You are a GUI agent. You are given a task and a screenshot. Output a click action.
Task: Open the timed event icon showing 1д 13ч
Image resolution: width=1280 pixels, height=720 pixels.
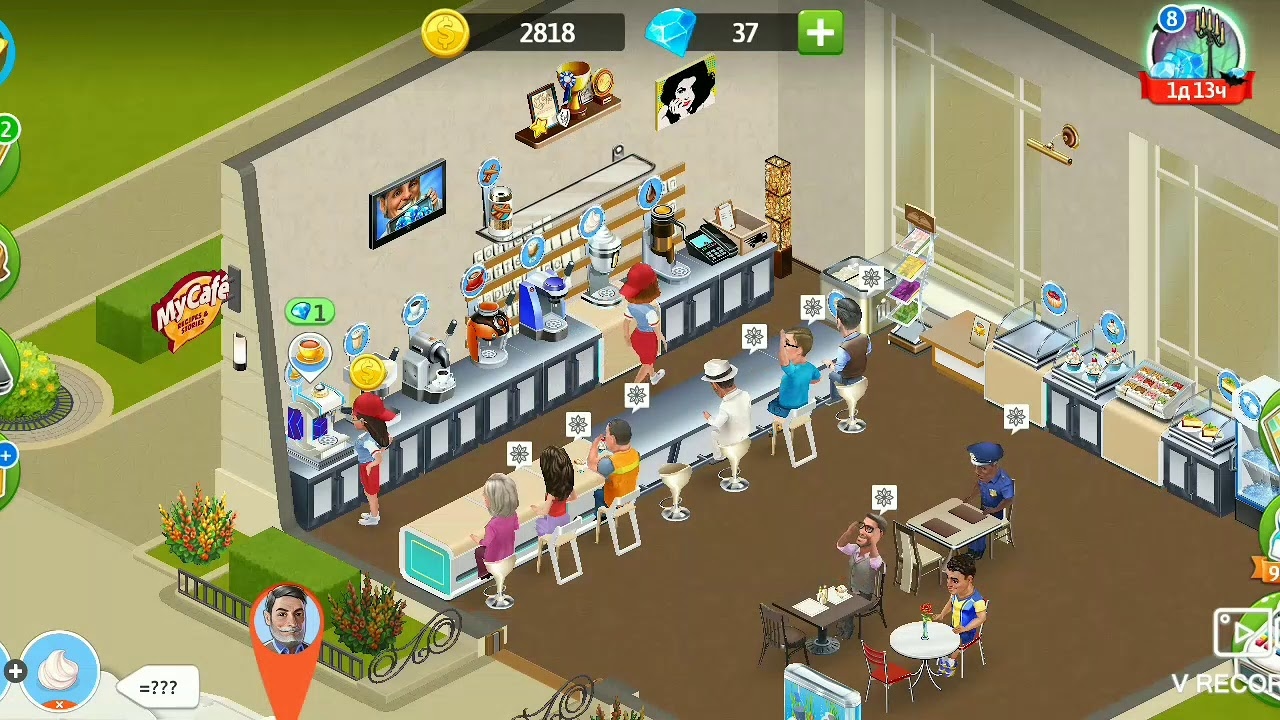click(1197, 55)
